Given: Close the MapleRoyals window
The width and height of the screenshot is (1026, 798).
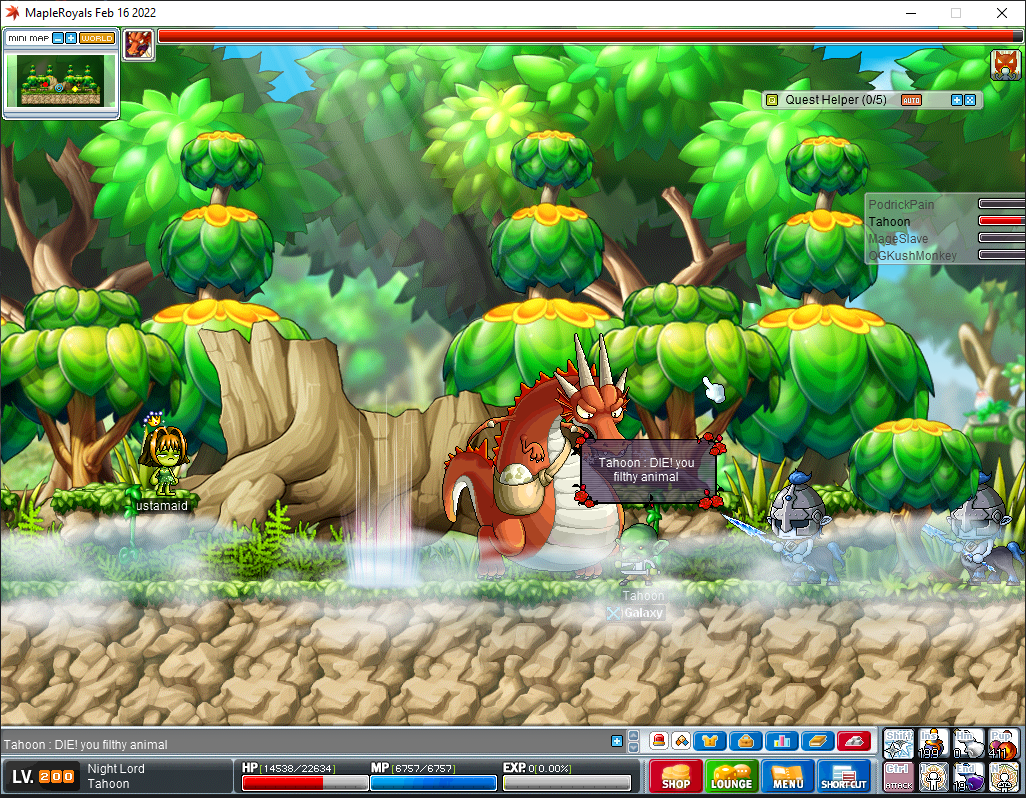Looking at the screenshot, I should [x=1001, y=13].
